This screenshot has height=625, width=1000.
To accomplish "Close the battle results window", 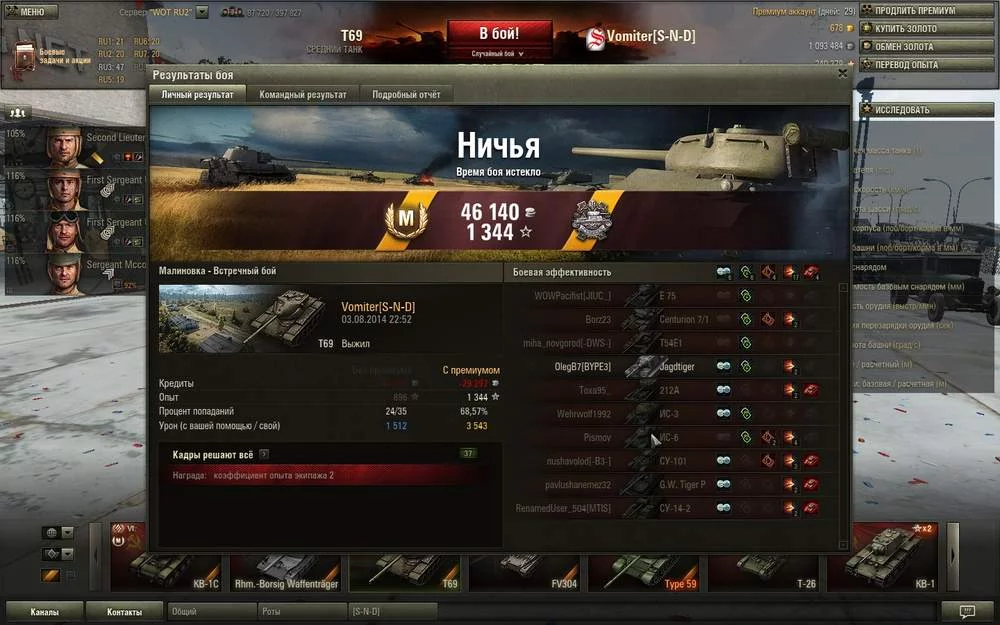I will coord(842,73).
